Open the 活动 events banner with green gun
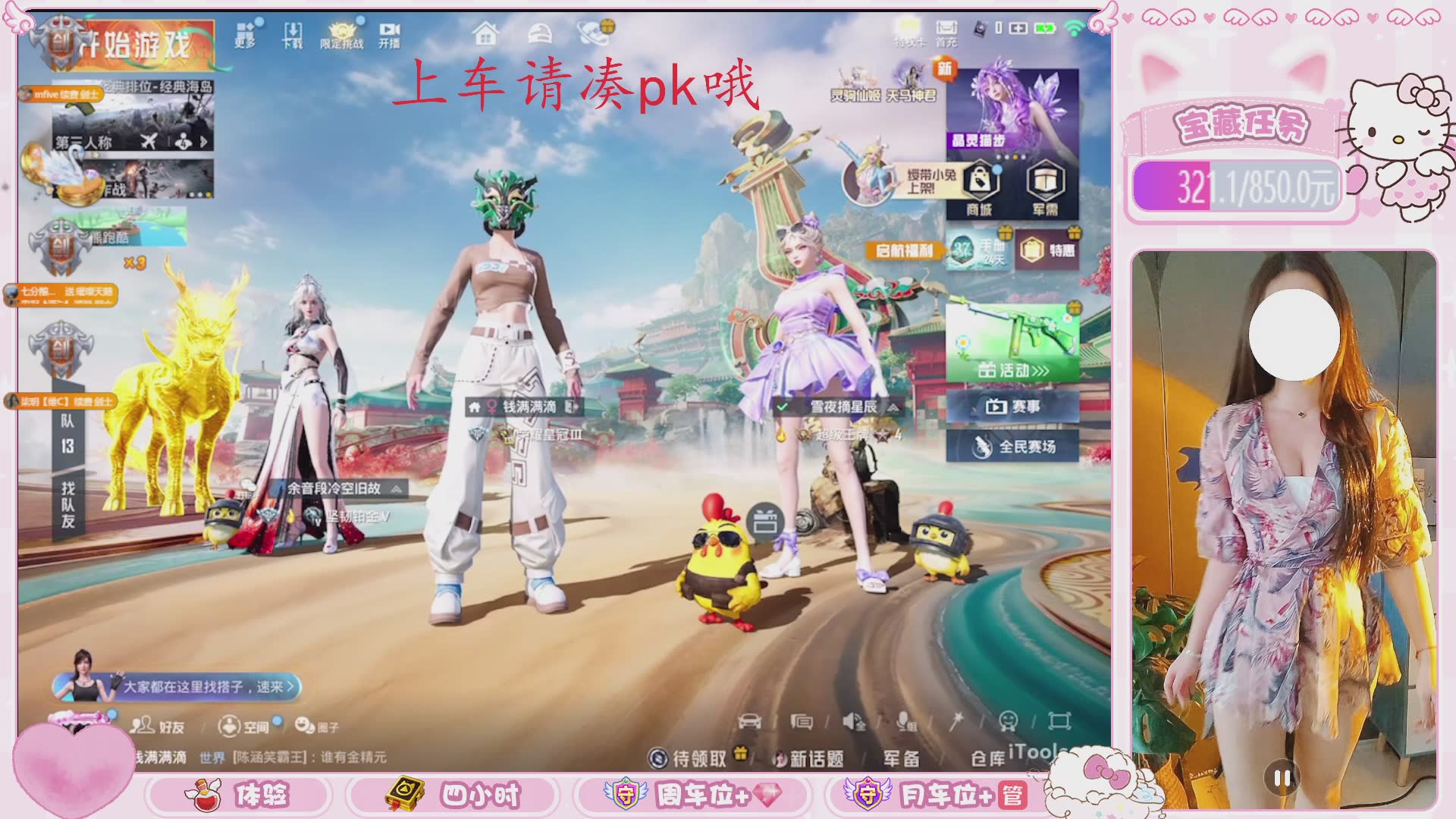Viewport: 1456px width, 819px height. coord(1012,341)
